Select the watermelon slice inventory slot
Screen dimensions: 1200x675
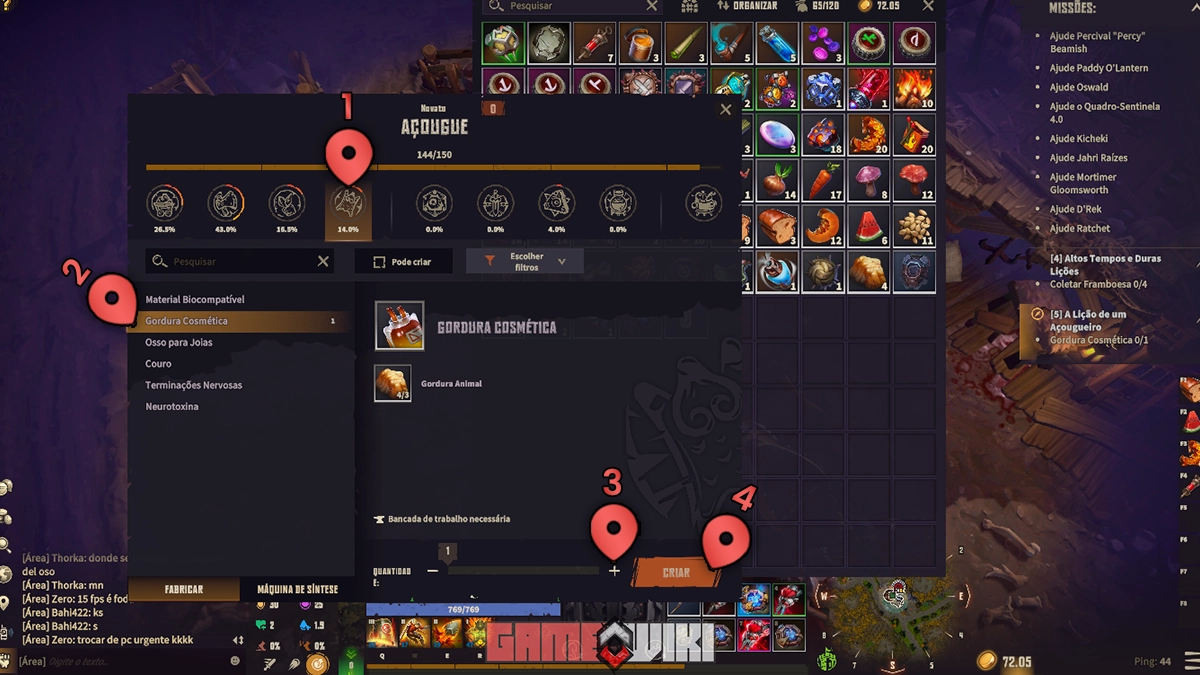pos(869,226)
